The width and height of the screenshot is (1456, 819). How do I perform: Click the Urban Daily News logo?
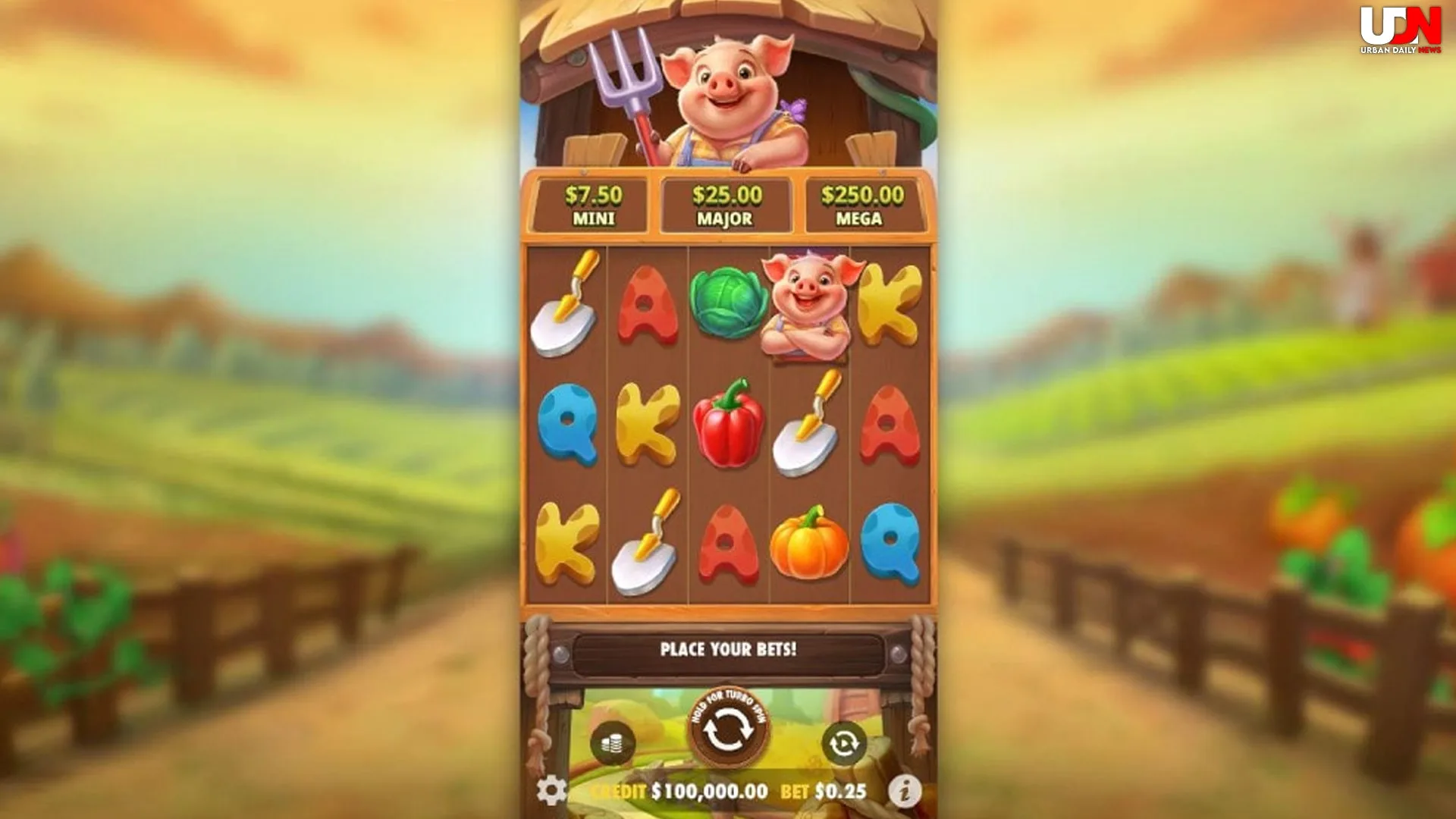pyautogui.click(x=1400, y=30)
